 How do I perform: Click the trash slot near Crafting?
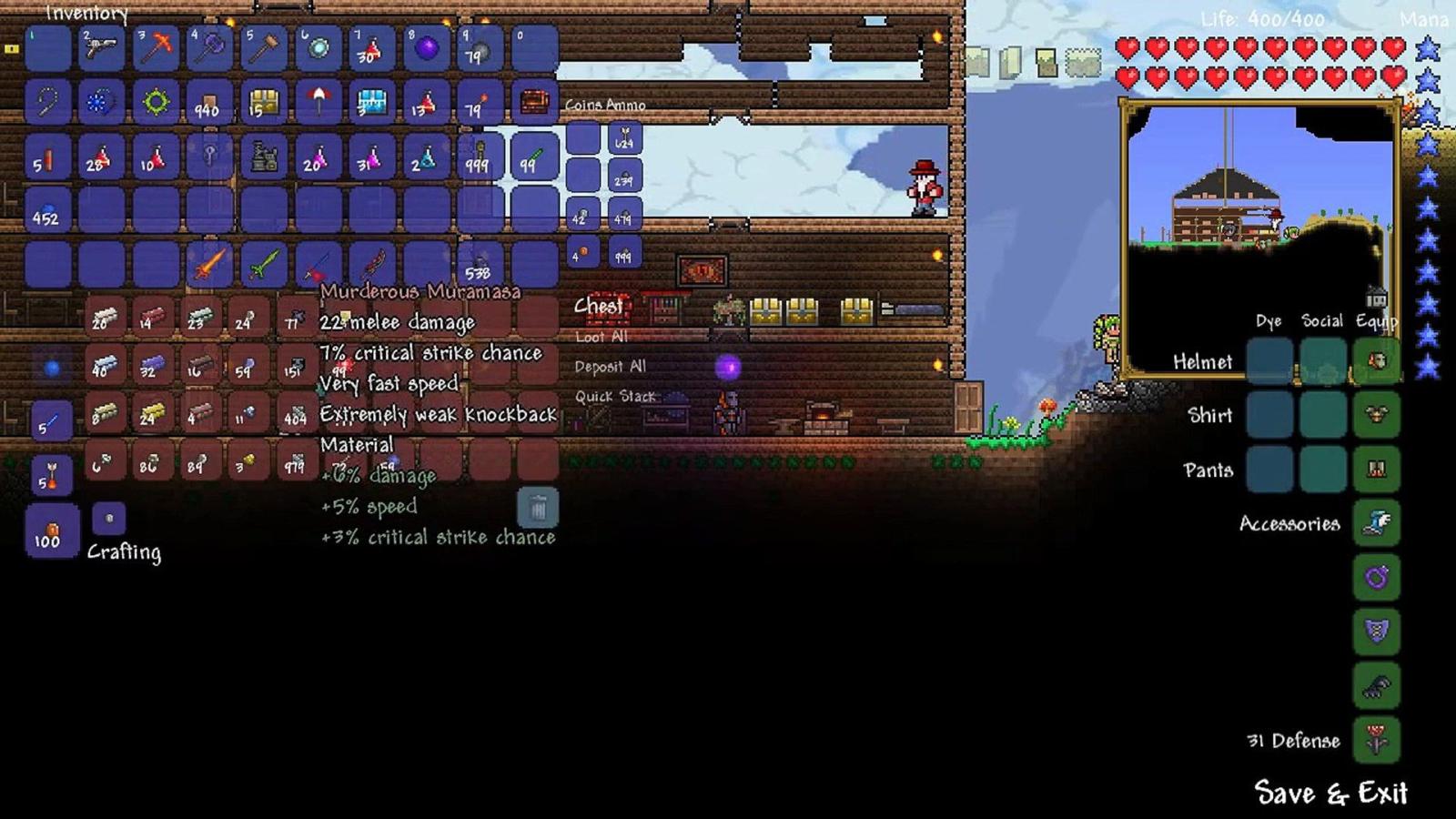[x=539, y=508]
